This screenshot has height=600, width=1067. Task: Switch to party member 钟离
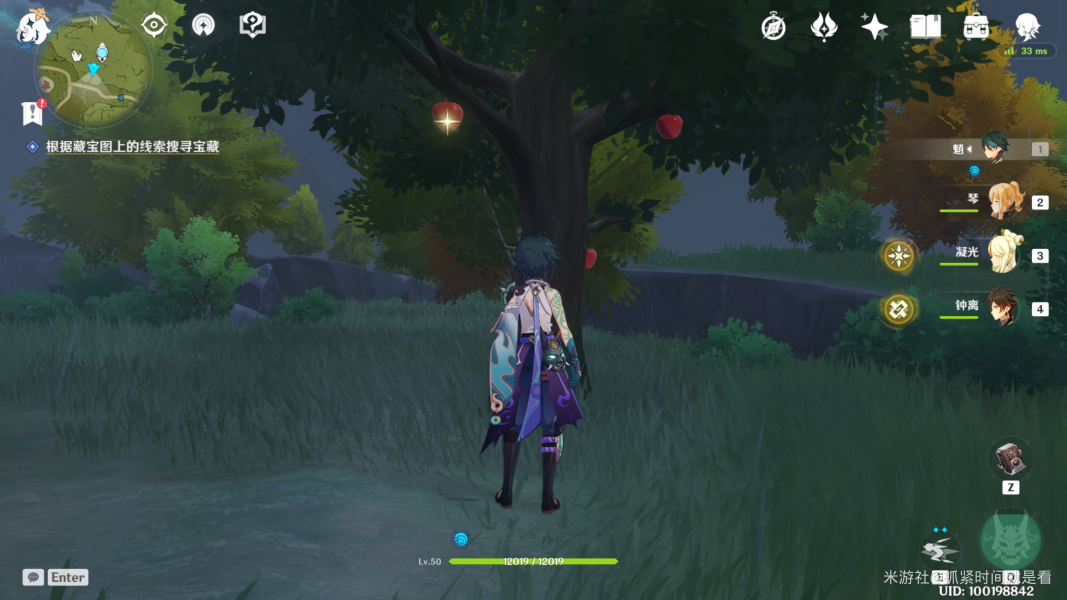1003,308
